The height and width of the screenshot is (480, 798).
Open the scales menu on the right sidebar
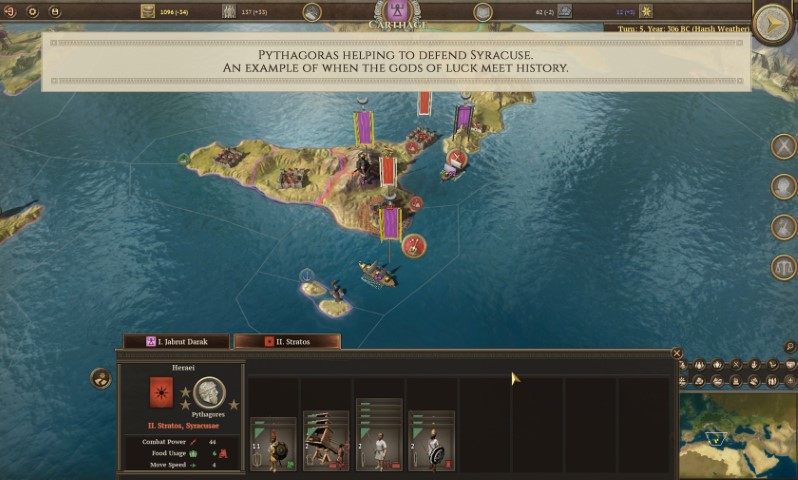(784, 267)
